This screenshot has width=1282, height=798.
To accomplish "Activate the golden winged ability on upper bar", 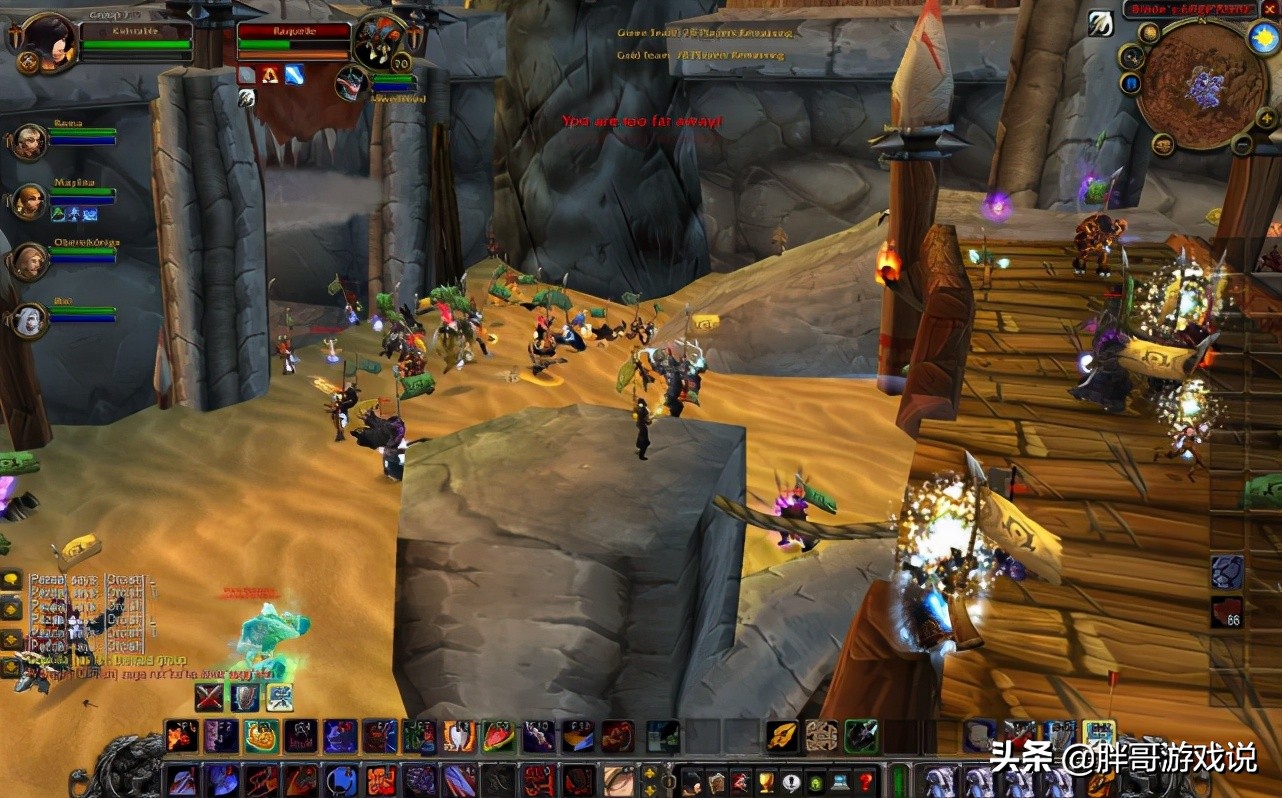I will 782,737.
